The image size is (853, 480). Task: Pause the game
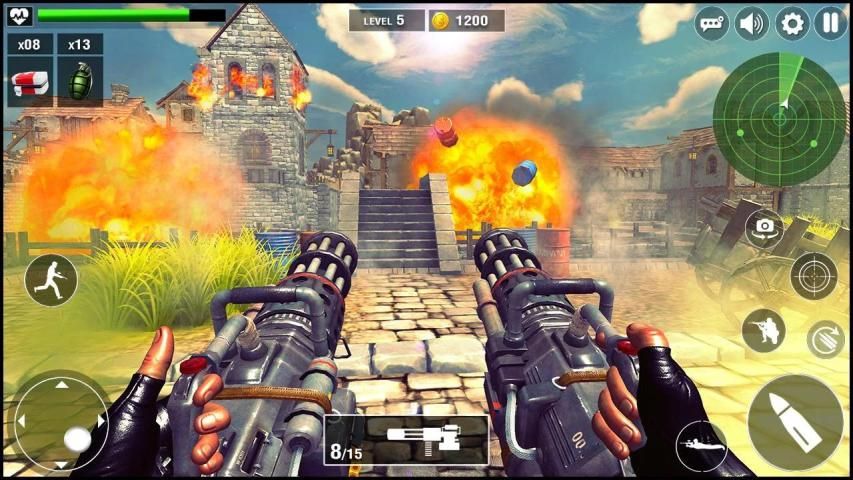pos(830,23)
